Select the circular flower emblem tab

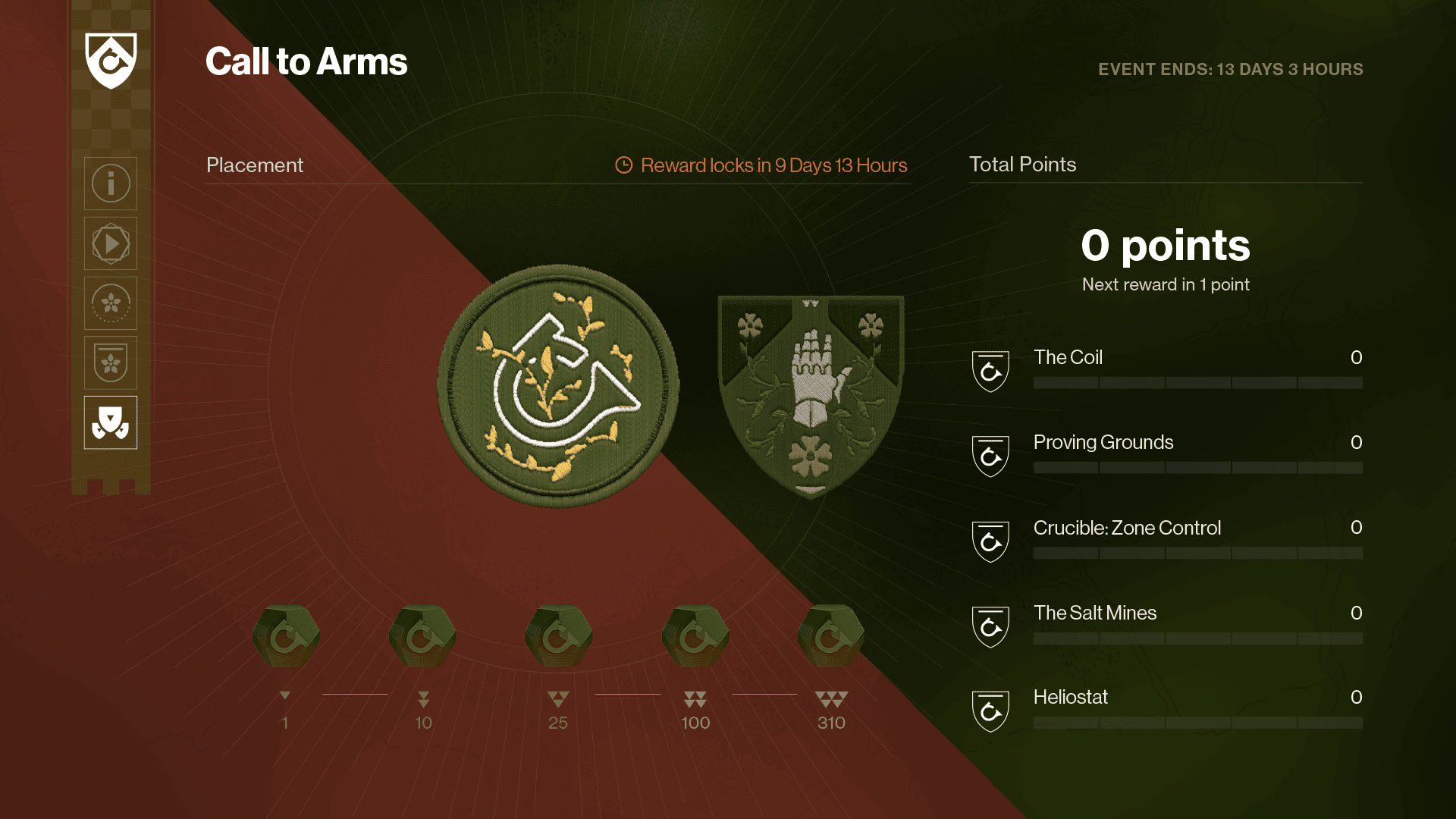[111, 303]
